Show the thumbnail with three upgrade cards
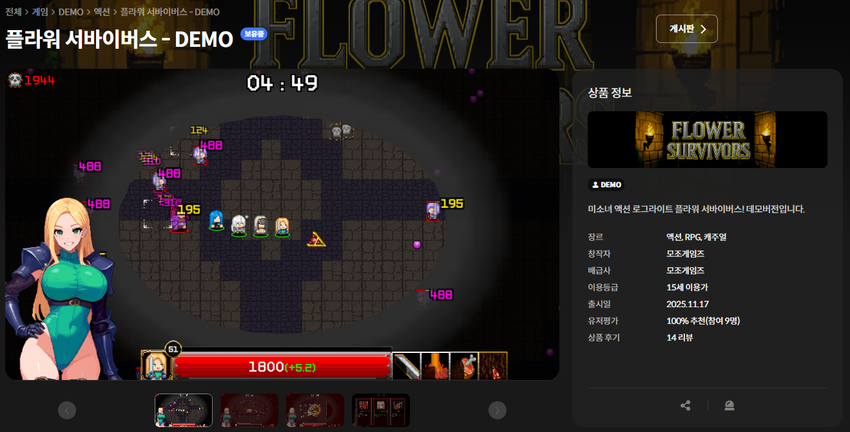This screenshot has width=850, height=432. pos(380,410)
